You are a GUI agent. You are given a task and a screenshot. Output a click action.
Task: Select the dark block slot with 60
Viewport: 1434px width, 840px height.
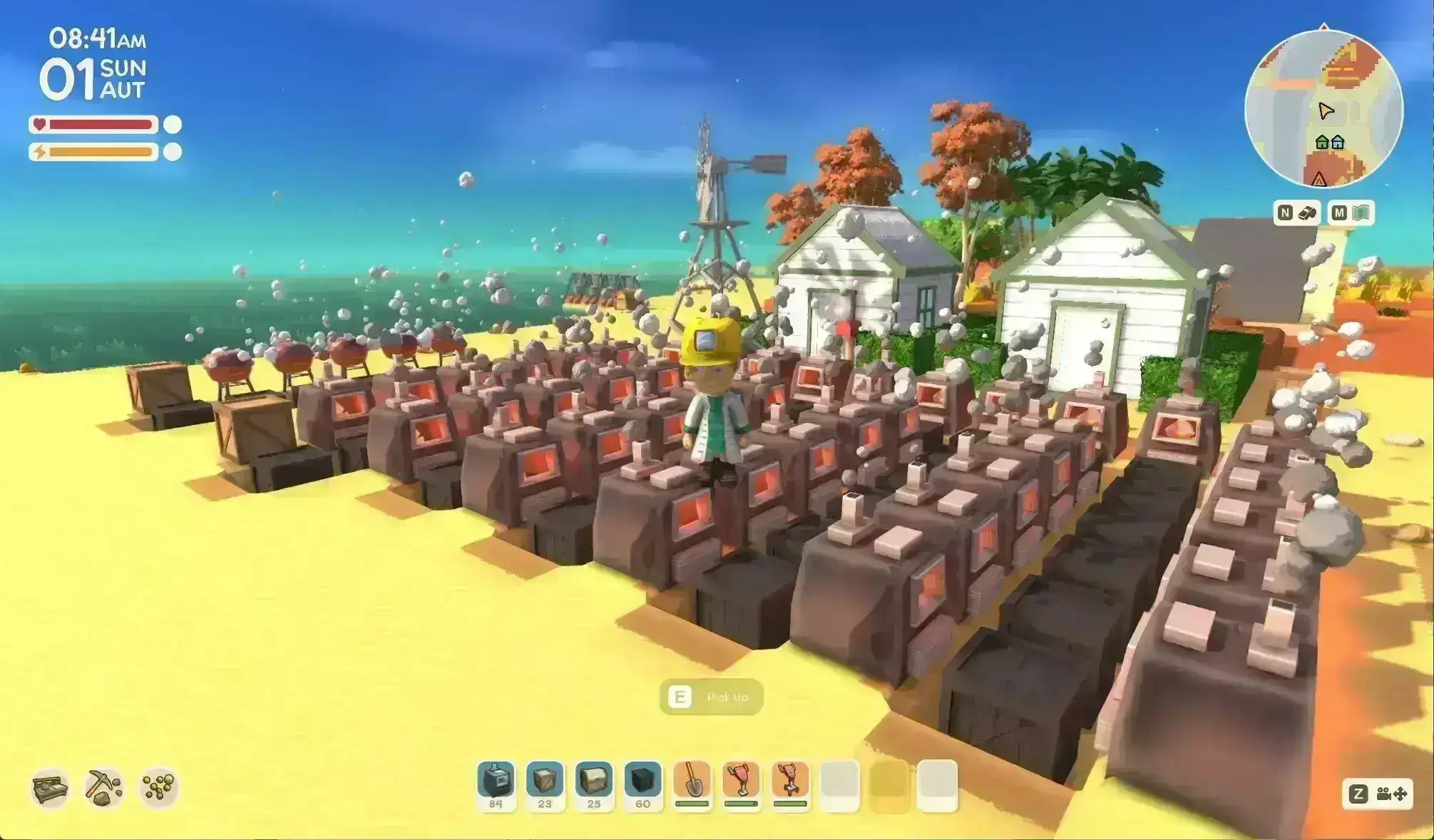tap(642, 784)
